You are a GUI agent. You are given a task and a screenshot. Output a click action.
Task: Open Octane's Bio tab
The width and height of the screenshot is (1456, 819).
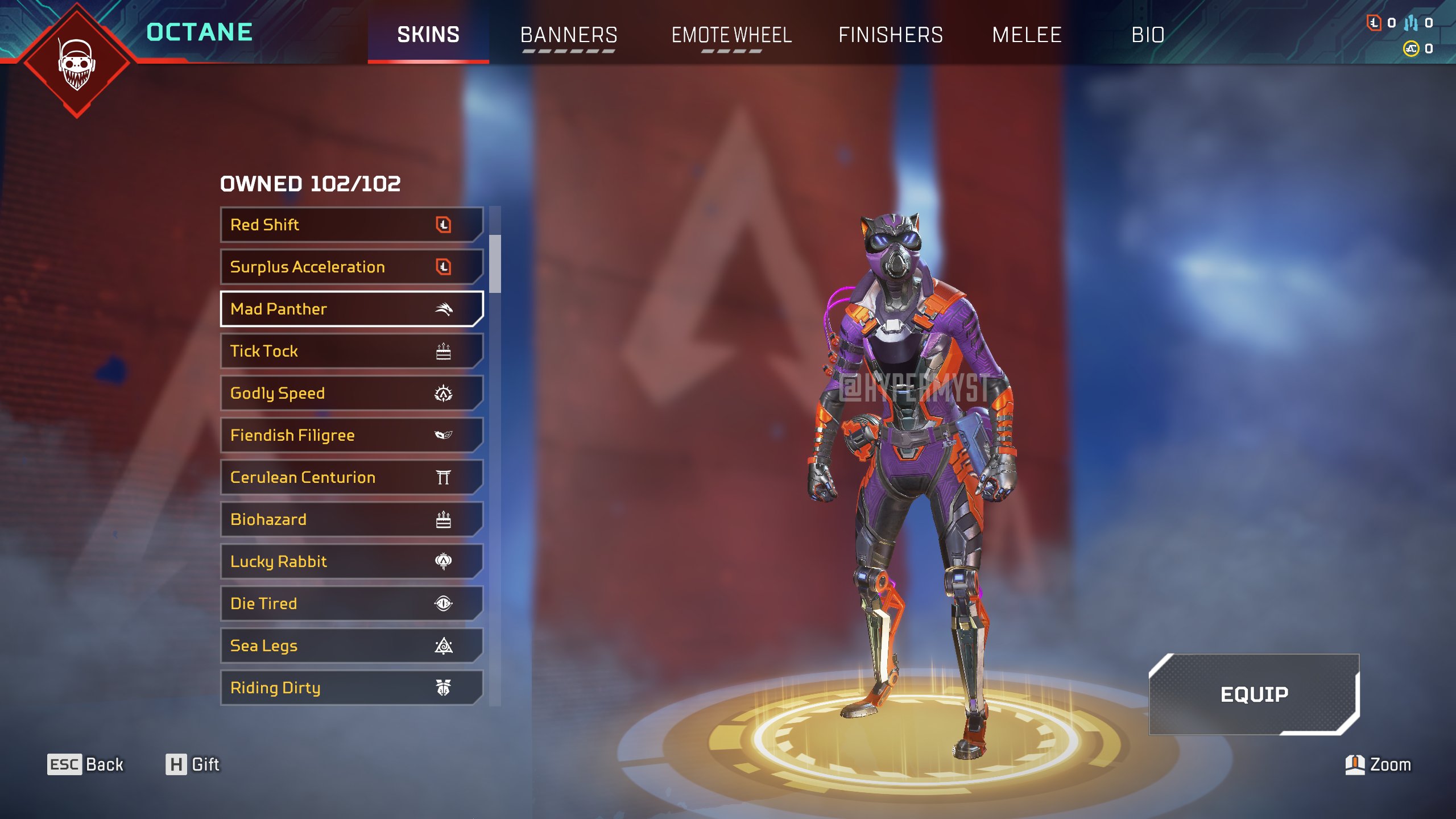(1148, 35)
